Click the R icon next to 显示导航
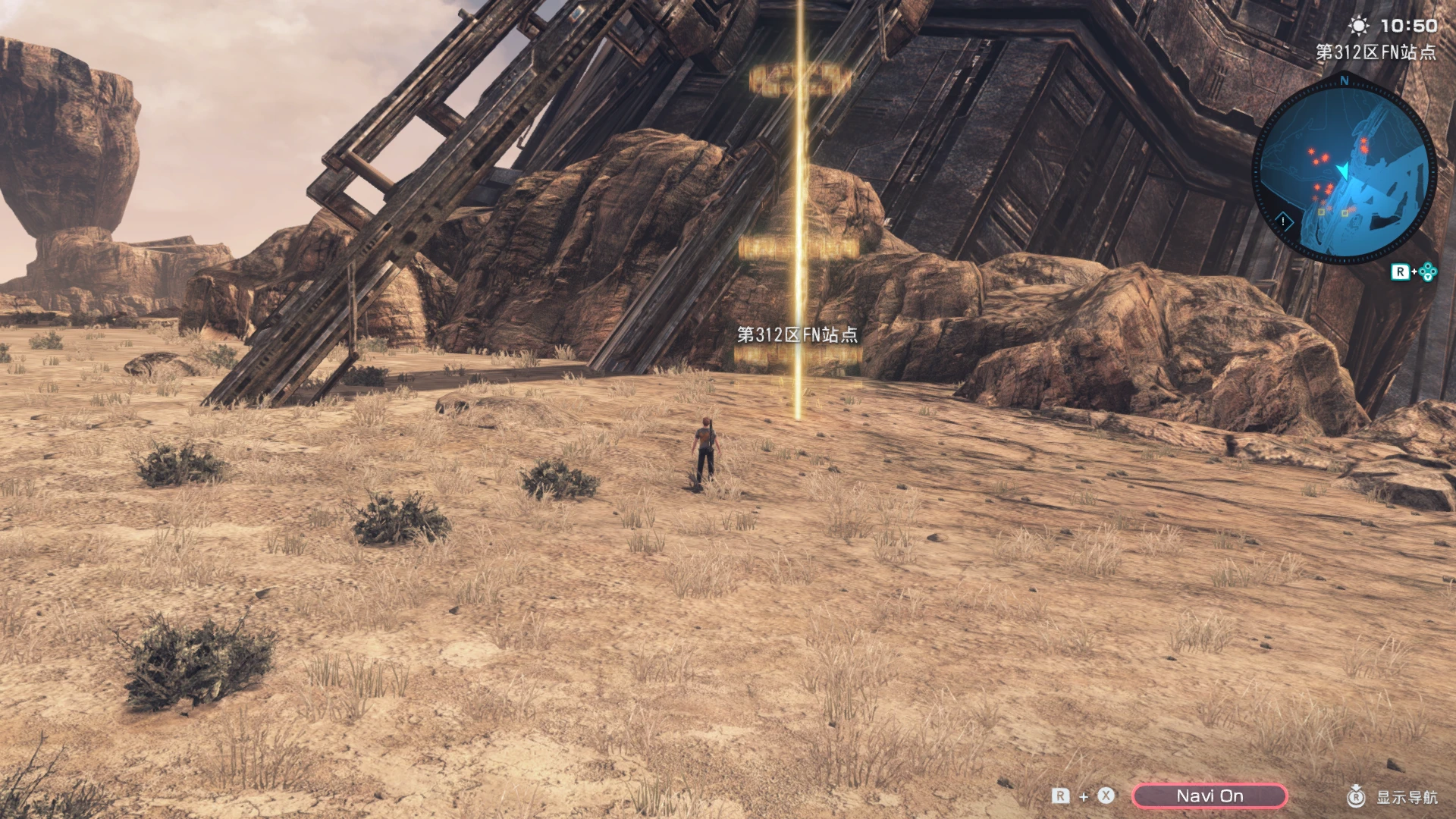Screen dimensions: 1456x819 pyautogui.click(x=1357, y=796)
